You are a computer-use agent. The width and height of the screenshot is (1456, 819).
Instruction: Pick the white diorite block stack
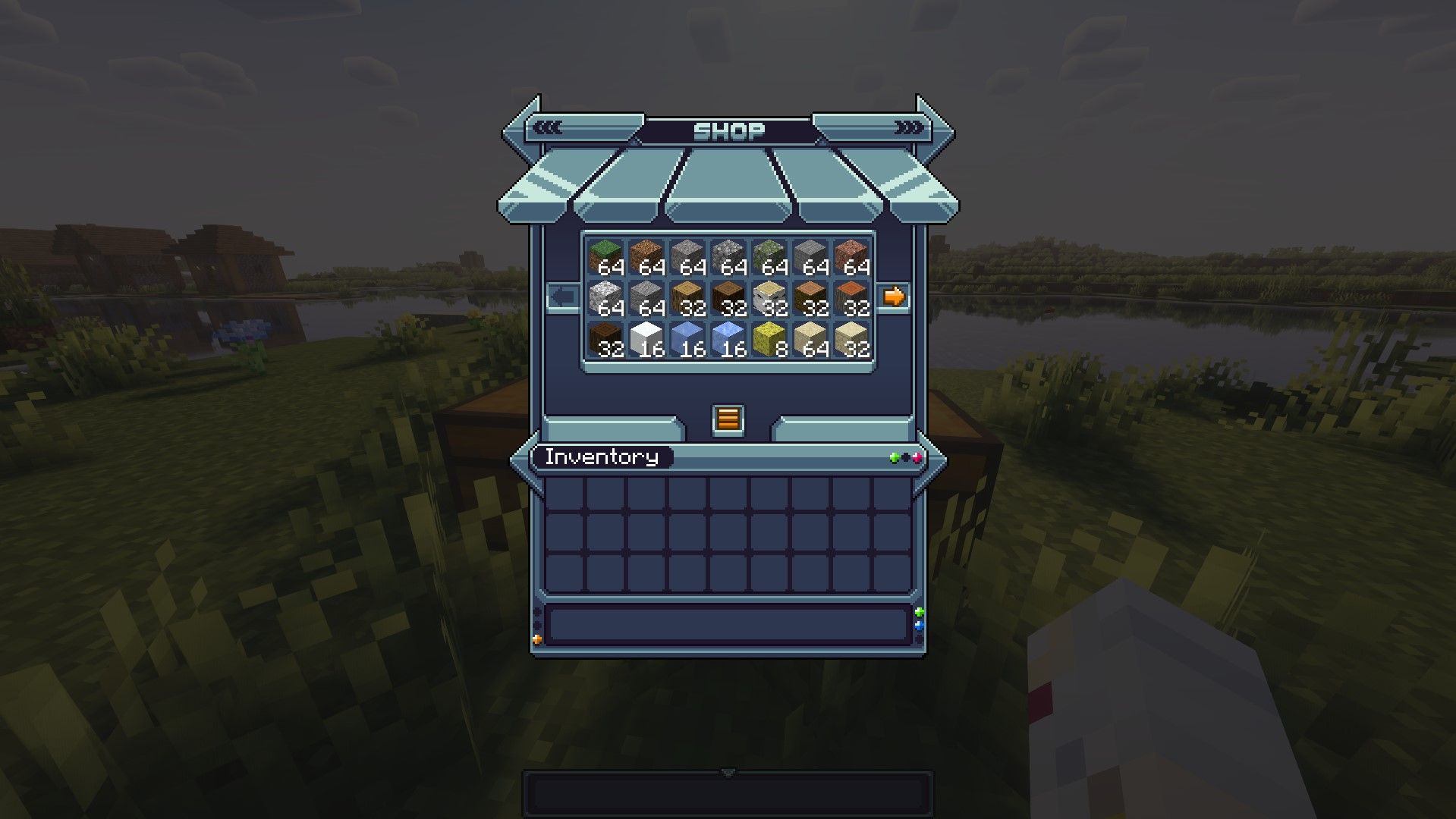point(605,298)
